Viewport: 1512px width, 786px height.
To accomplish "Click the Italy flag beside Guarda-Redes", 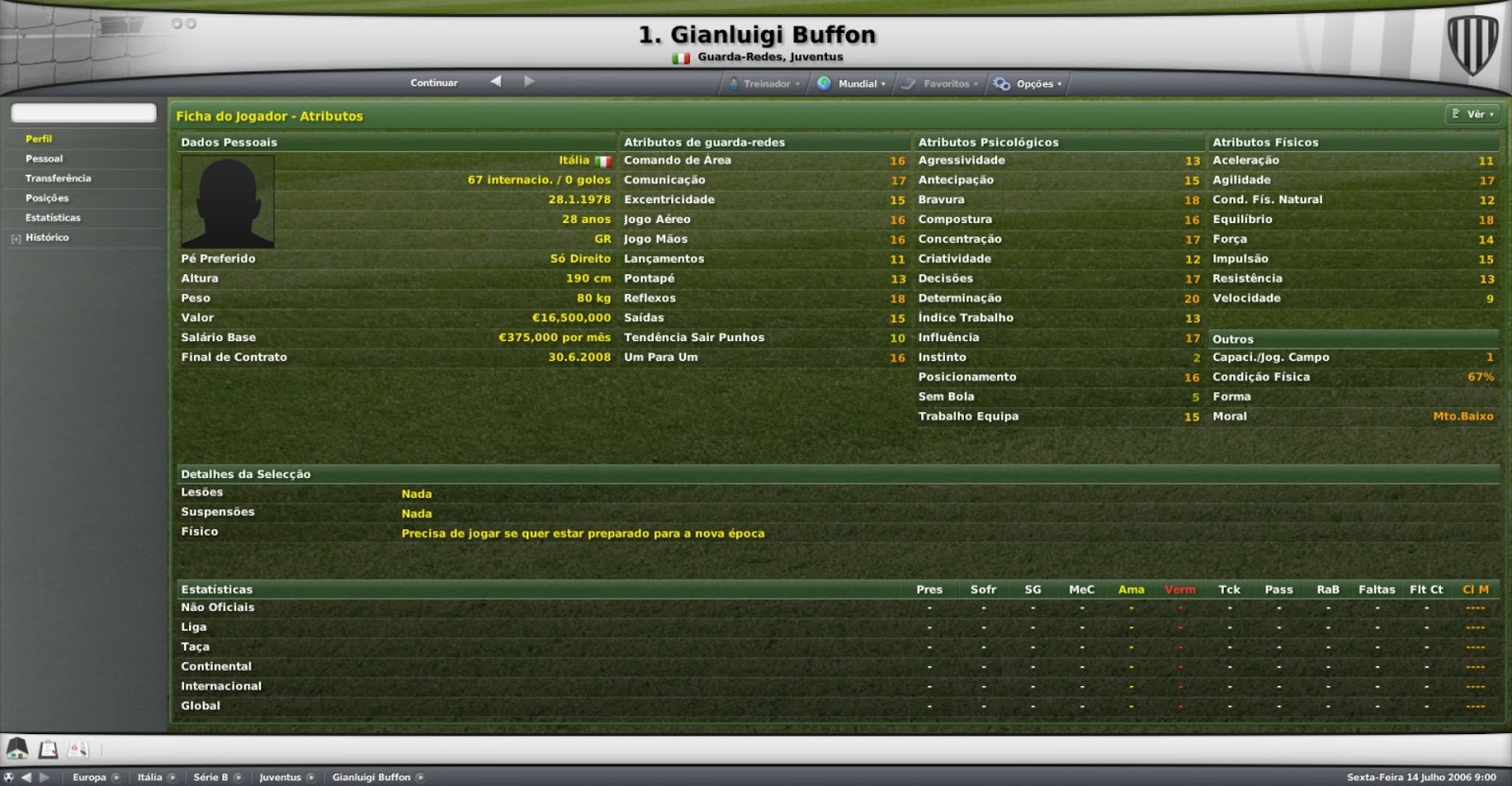I will pyautogui.click(x=681, y=57).
